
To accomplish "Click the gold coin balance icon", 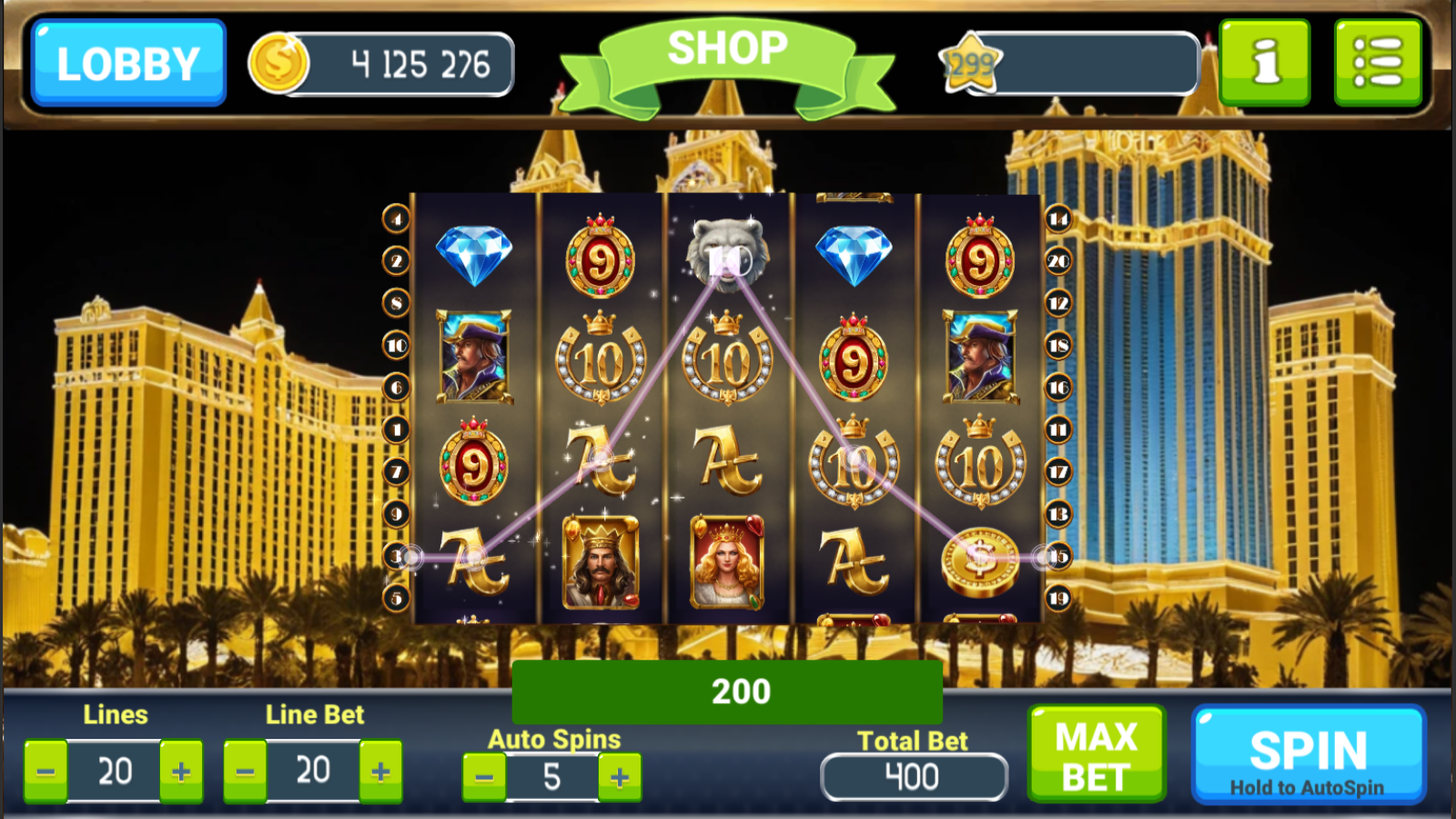I will tap(278, 62).
